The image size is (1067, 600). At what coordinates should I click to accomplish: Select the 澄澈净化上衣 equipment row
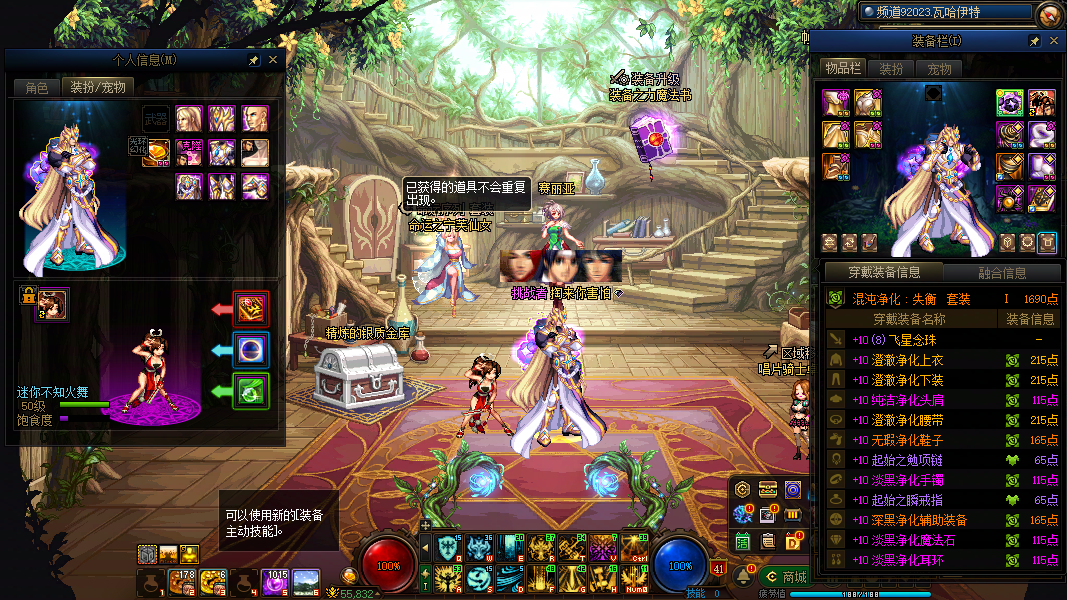coord(909,360)
